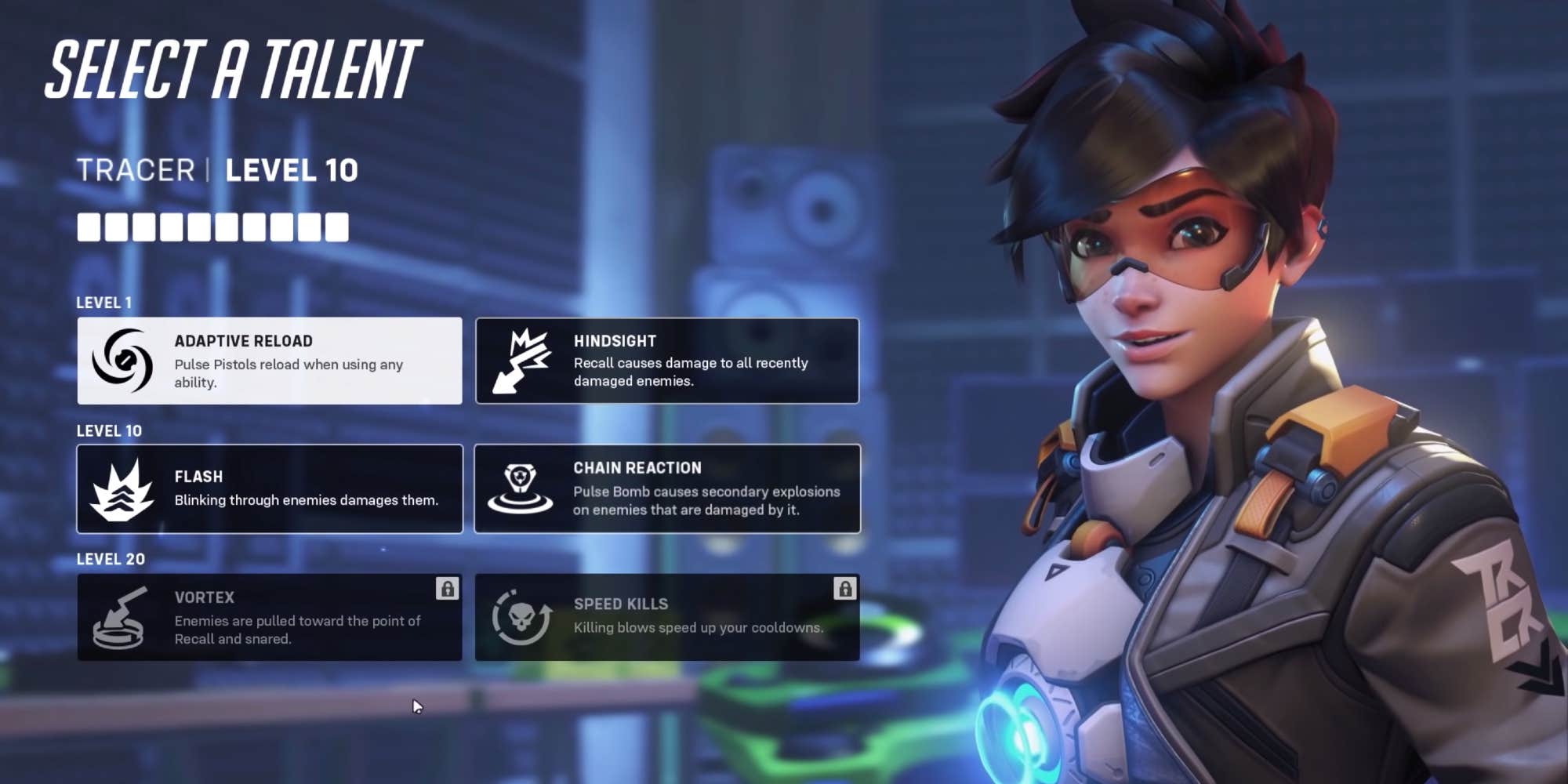Viewport: 1568px width, 784px height.
Task: Click the lock icon on Speed Kills
Action: point(844,590)
